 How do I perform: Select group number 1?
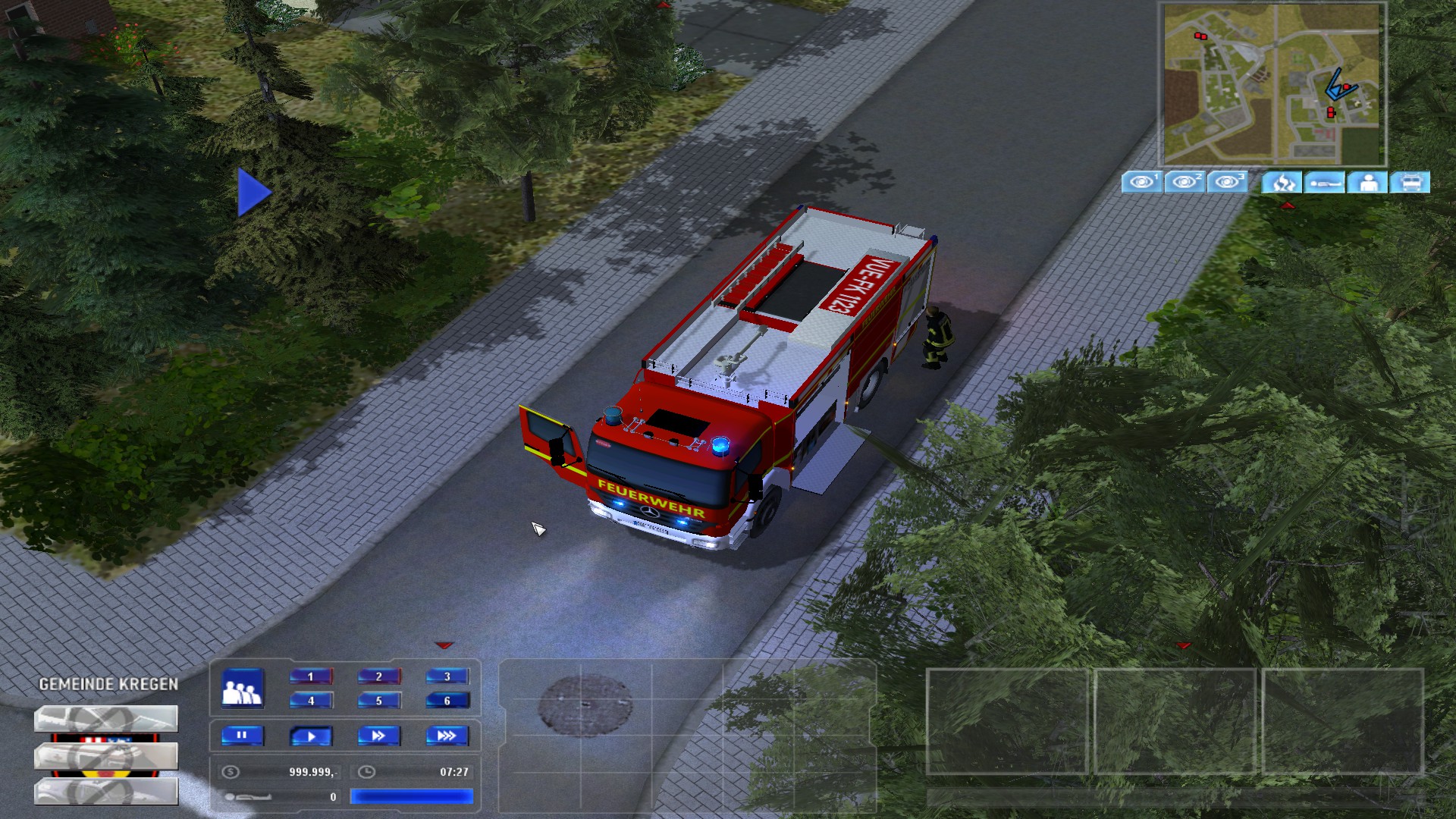click(311, 676)
